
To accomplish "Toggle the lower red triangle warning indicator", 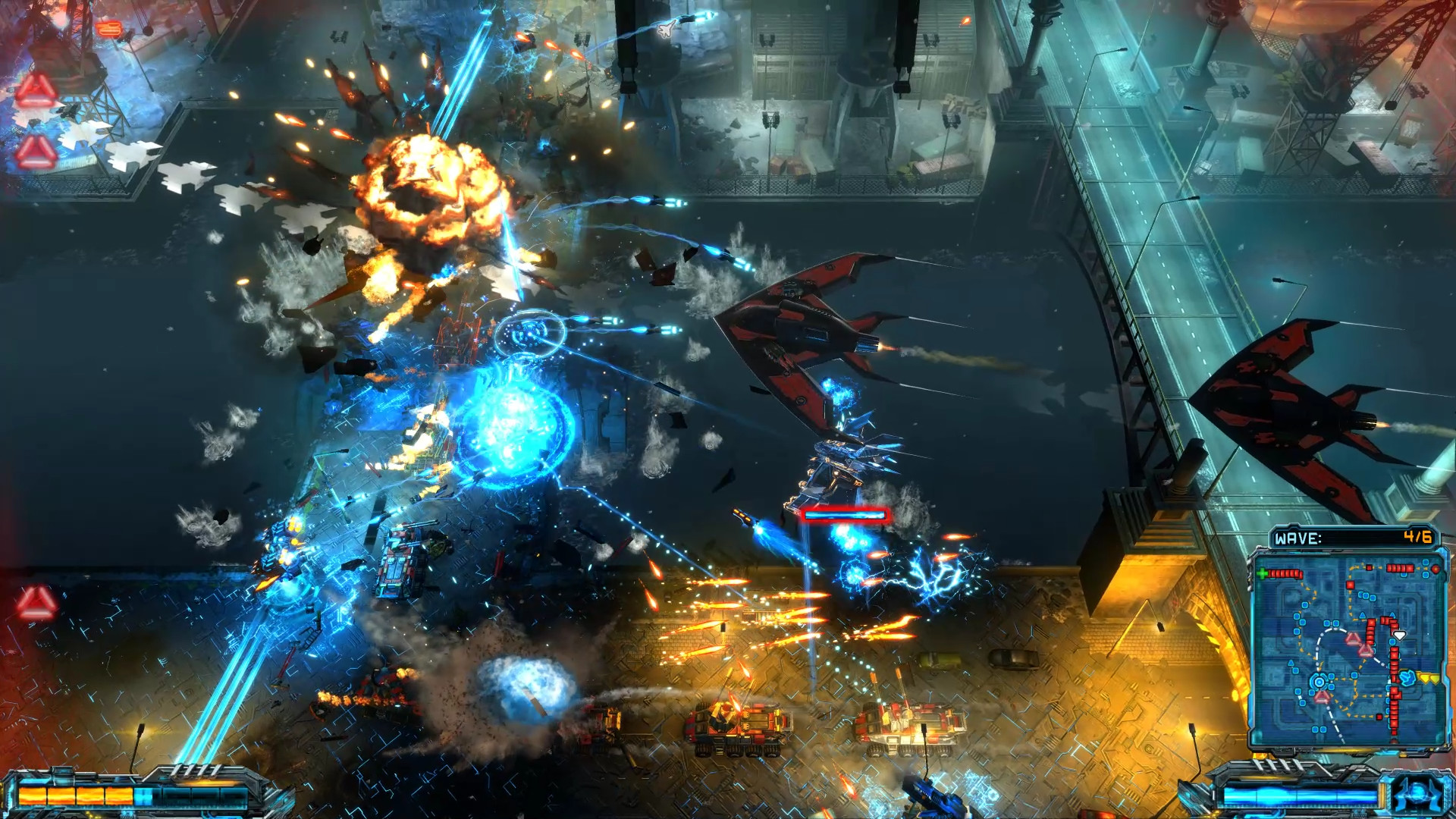I will click(35, 151).
